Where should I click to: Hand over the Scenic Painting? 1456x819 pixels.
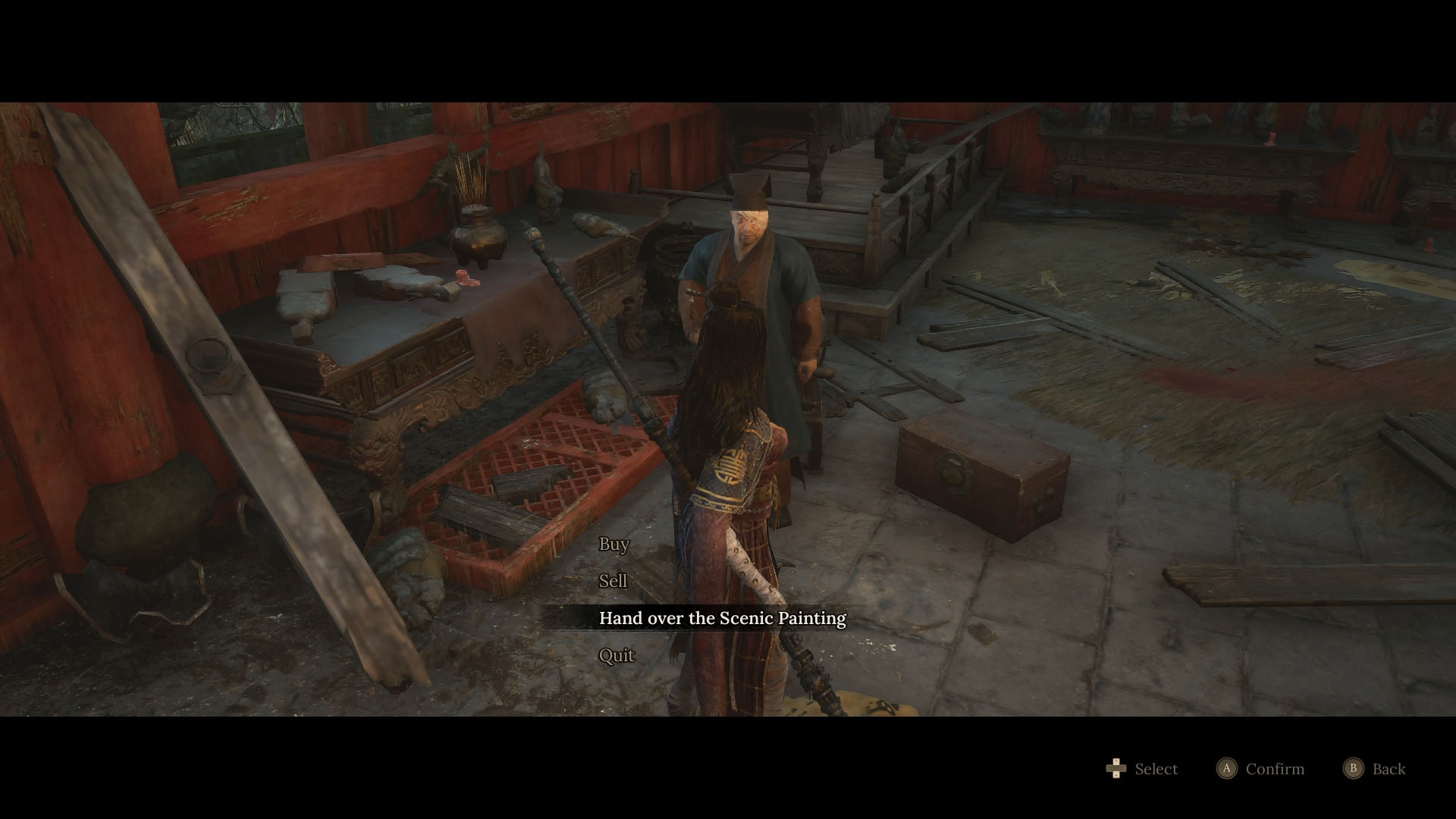pos(722,618)
